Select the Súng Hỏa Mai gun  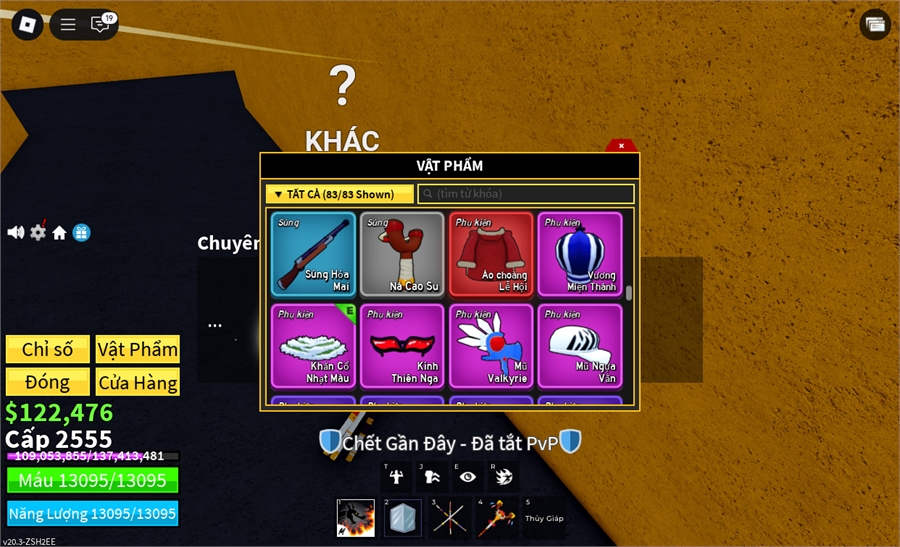(313, 254)
